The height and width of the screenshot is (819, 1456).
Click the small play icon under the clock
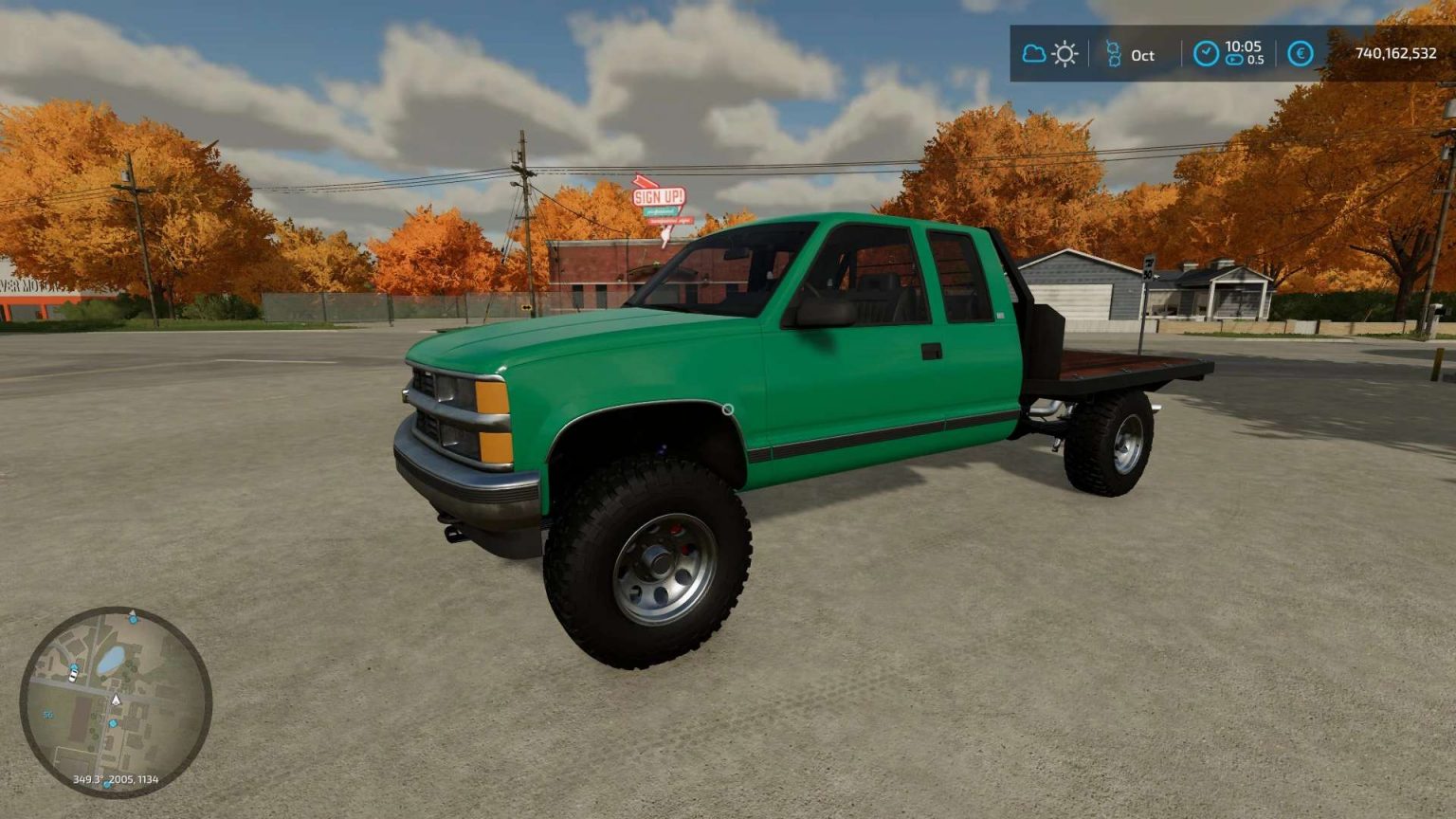1235,60
